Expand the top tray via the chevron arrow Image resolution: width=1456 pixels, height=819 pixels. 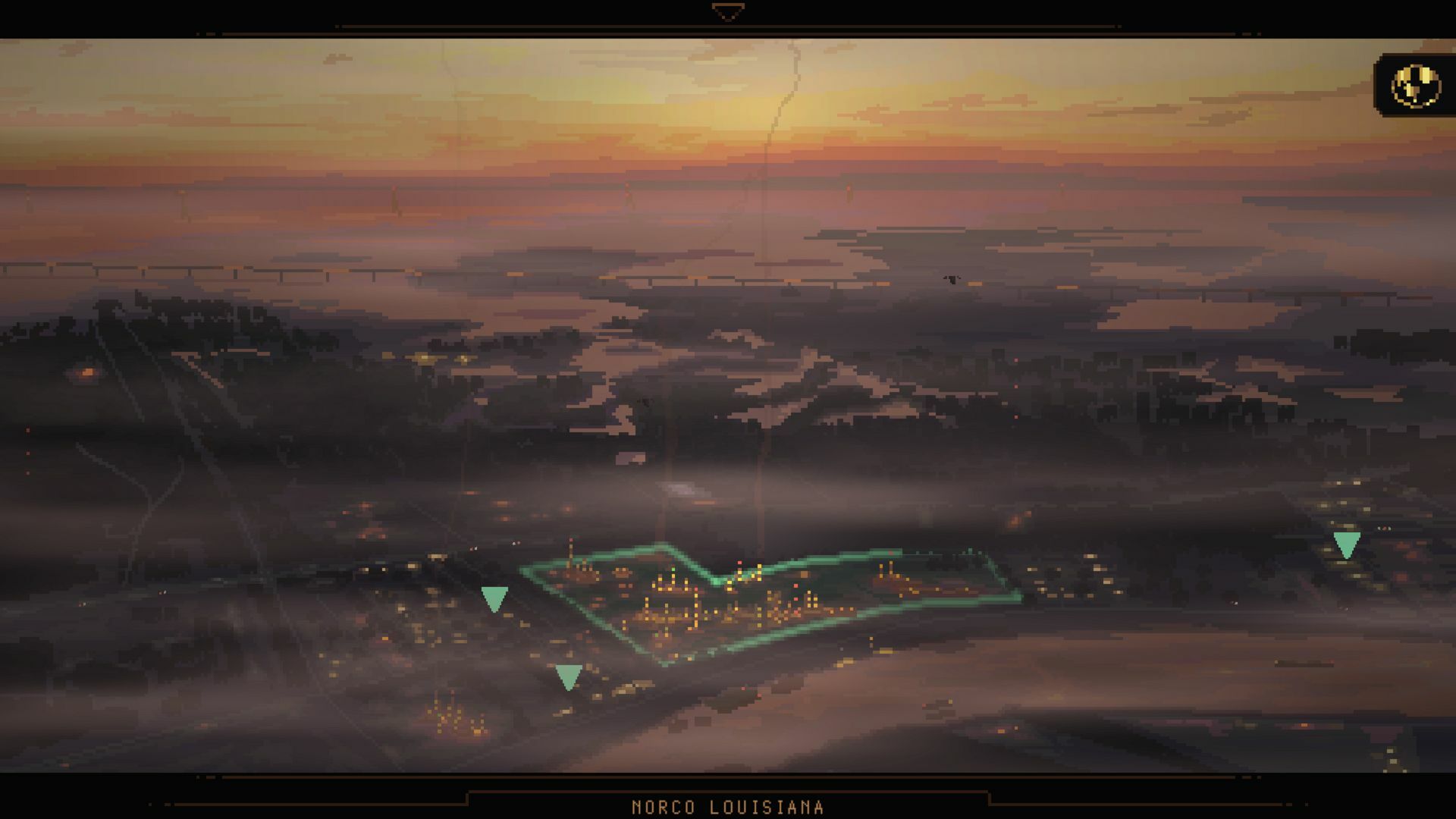click(x=726, y=11)
